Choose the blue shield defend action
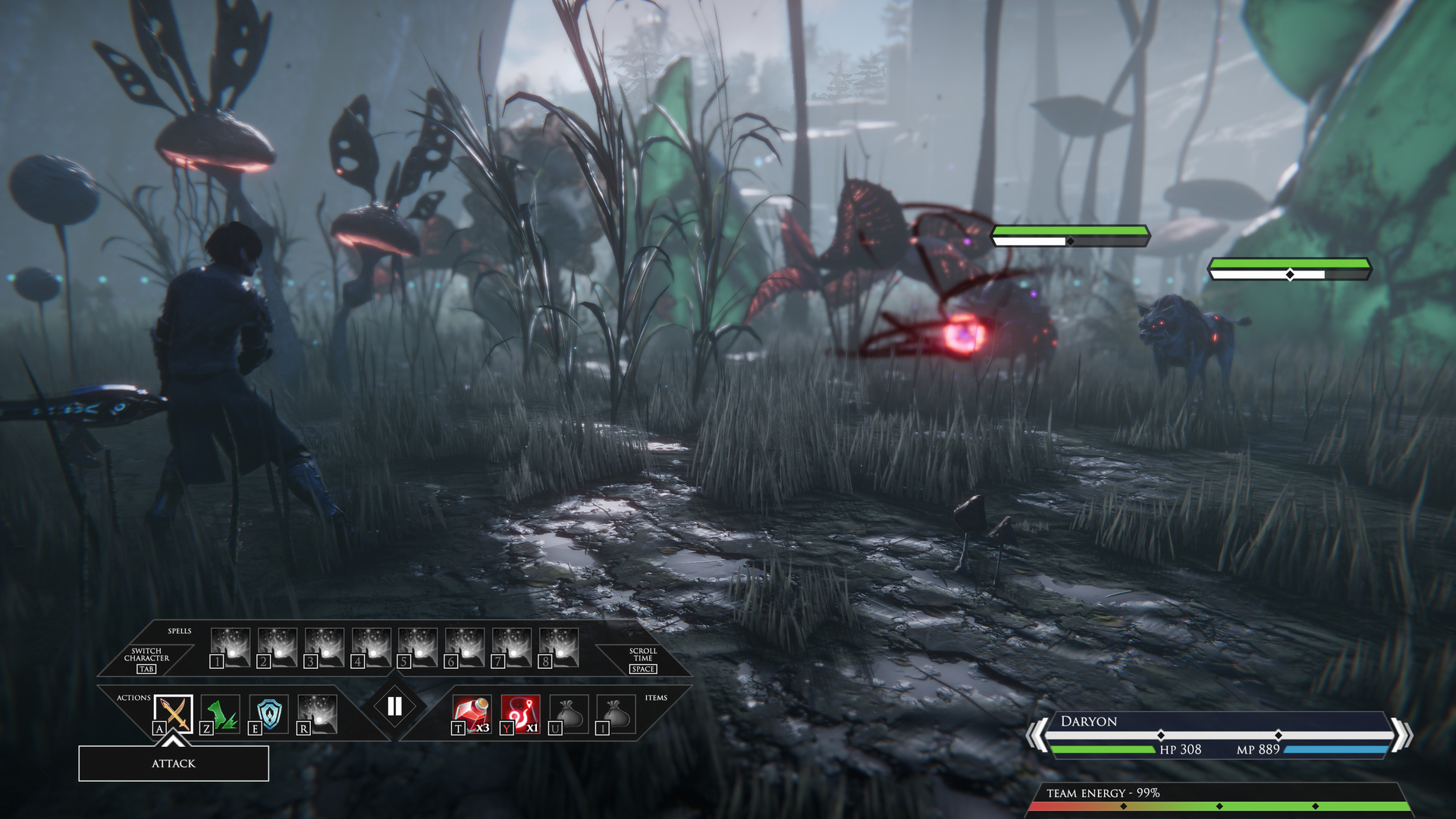The height and width of the screenshot is (819, 1456). [x=269, y=714]
